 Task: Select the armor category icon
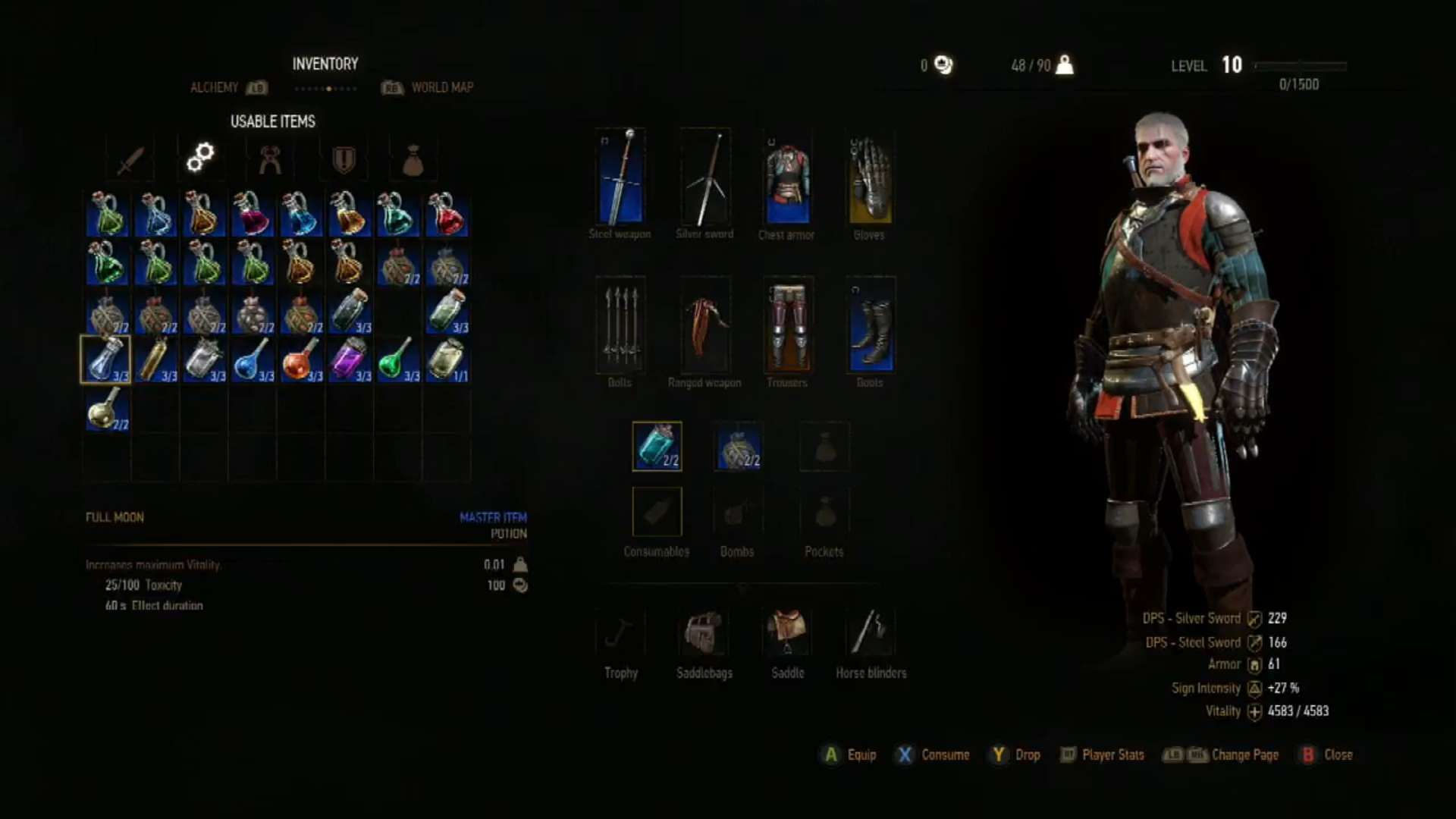(x=271, y=158)
